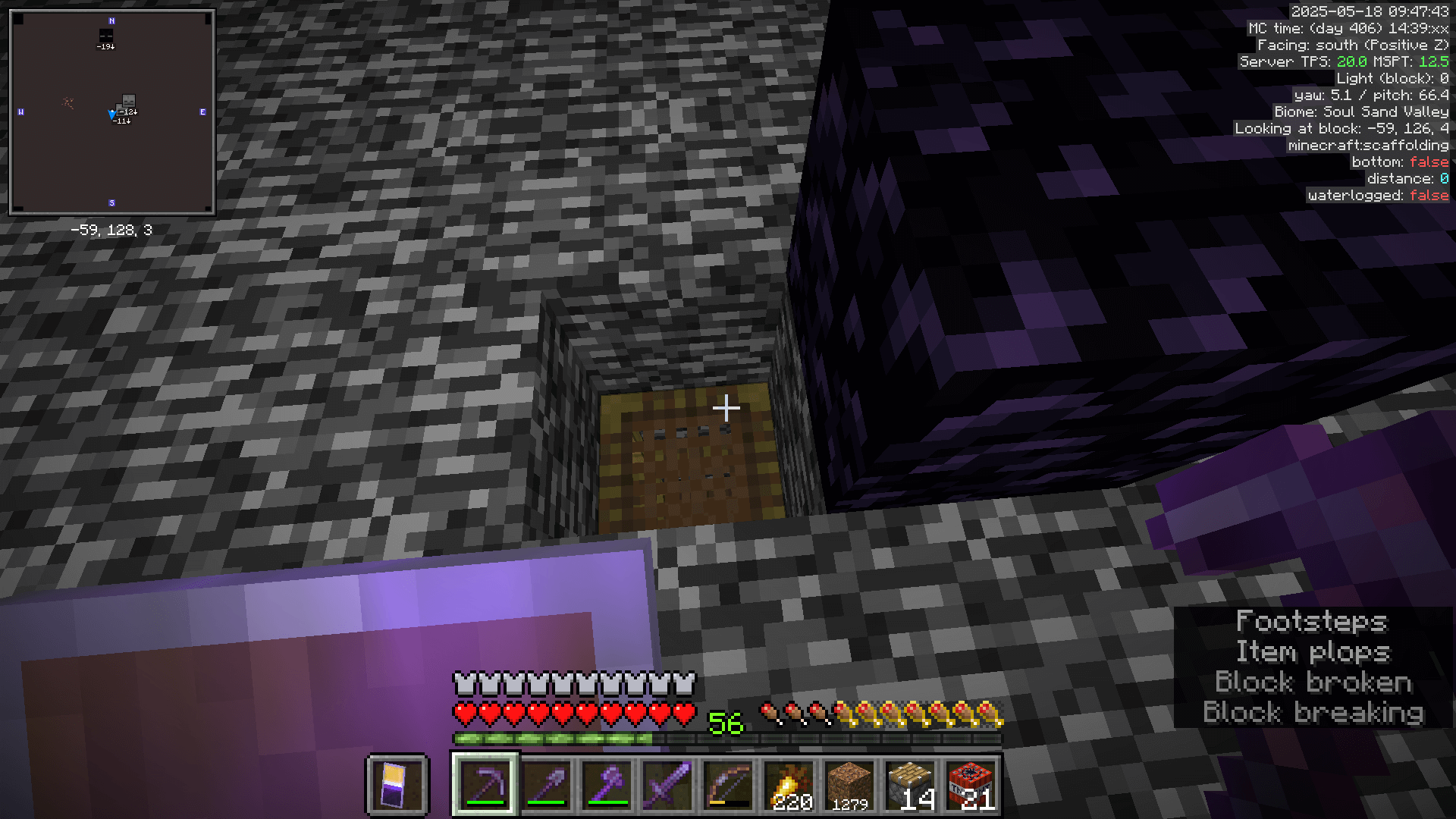The height and width of the screenshot is (819, 1456).
Task: Click the blue player arrow on the minimap
Action: click(x=111, y=114)
